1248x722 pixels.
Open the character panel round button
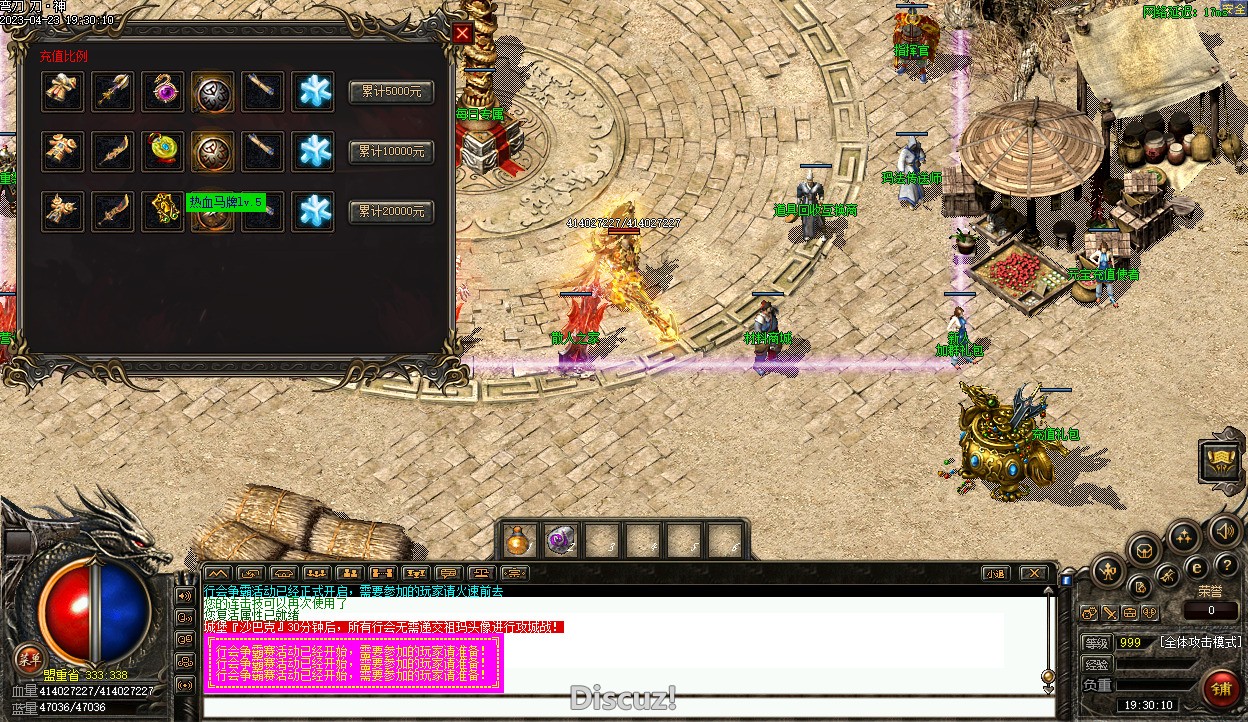[x=1107, y=572]
